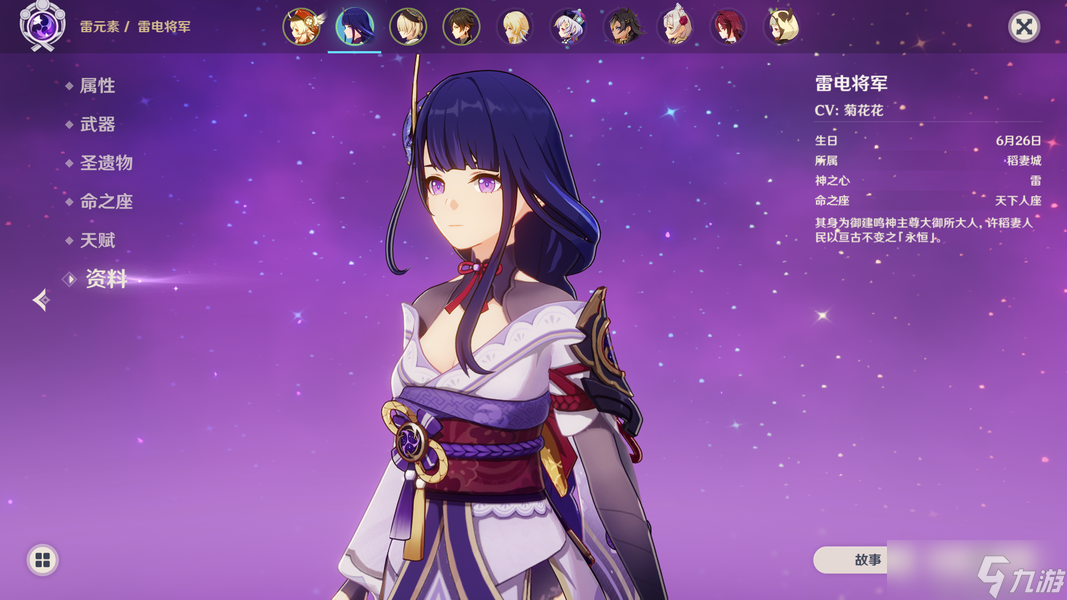Screen dimensions: 1067x600
Task: Select the dark-red-haired character portrait
Action: click(x=728, y=27)
